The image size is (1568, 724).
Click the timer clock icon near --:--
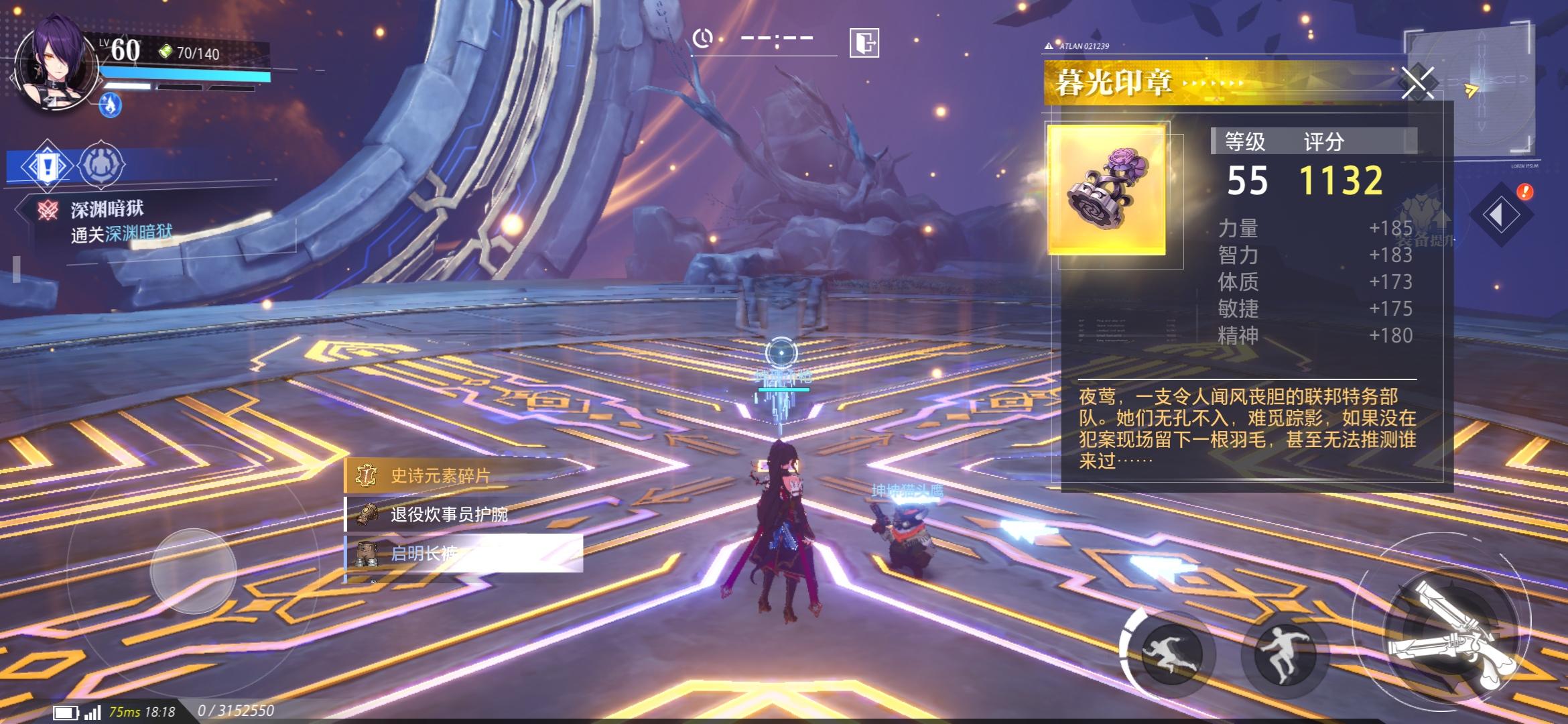coord(704,40)
